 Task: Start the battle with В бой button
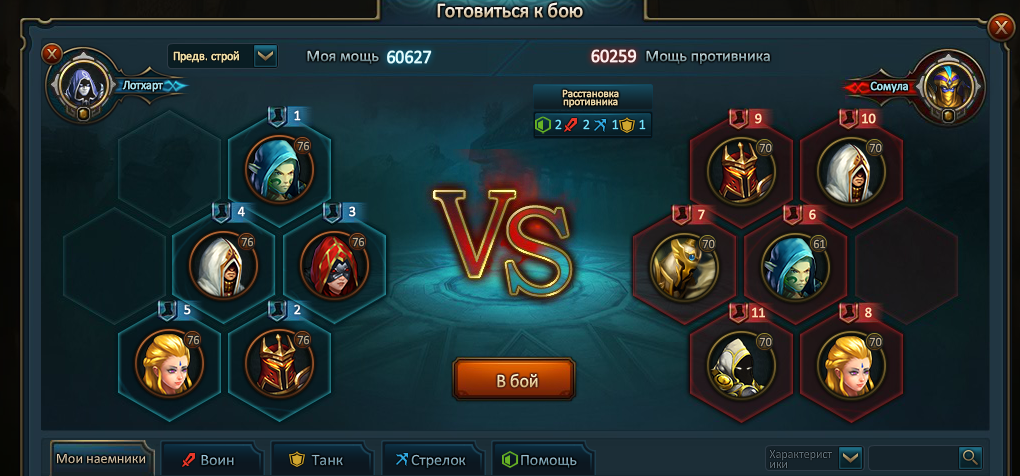514,380
